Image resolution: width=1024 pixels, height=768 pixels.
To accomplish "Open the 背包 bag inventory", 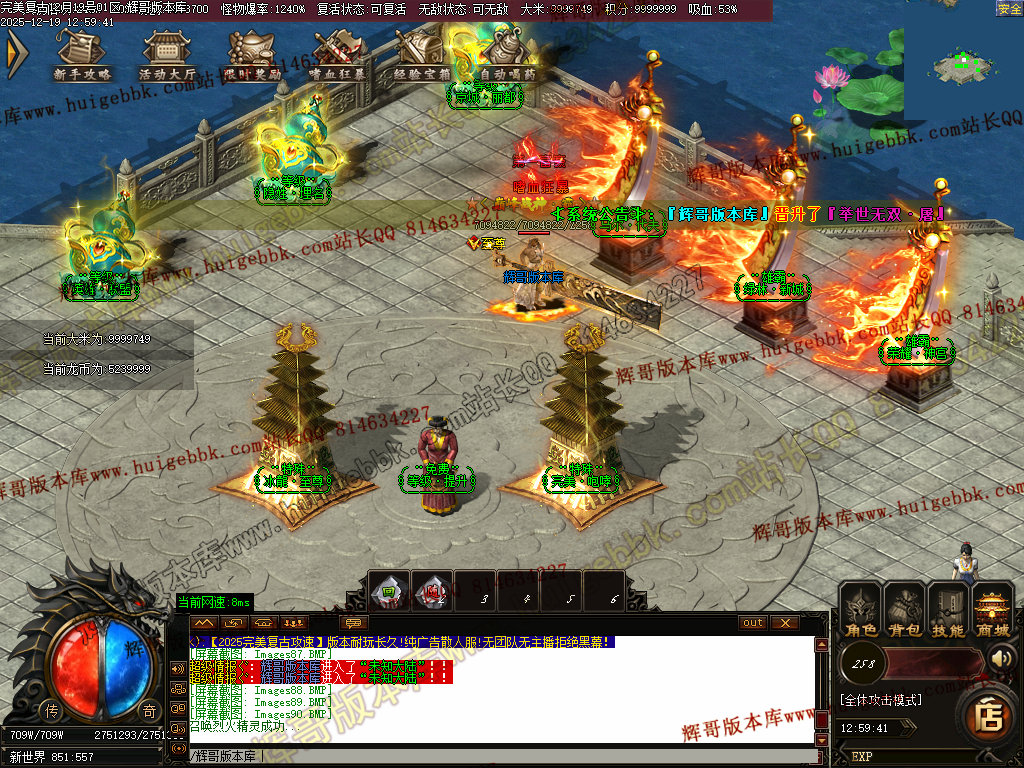I will (905, 610).
